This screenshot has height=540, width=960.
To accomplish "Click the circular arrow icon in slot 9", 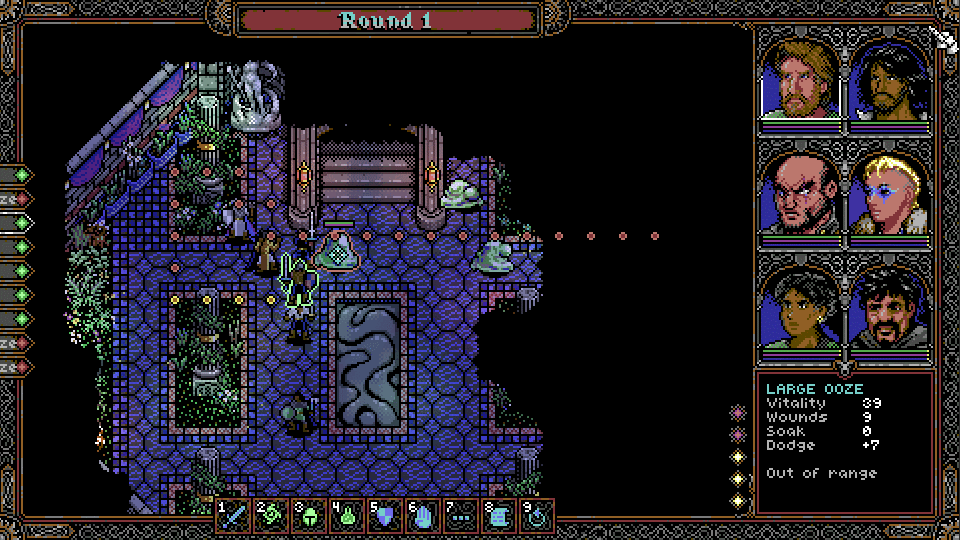I will (537, 516).
